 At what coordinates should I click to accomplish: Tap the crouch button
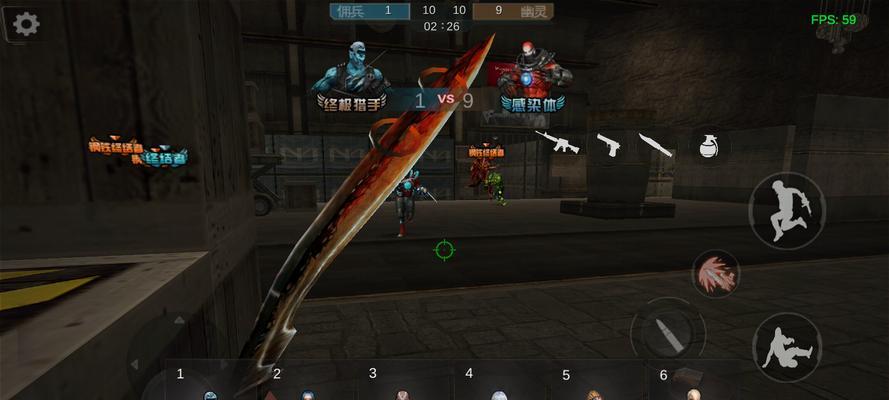click(x=786, y=347)
